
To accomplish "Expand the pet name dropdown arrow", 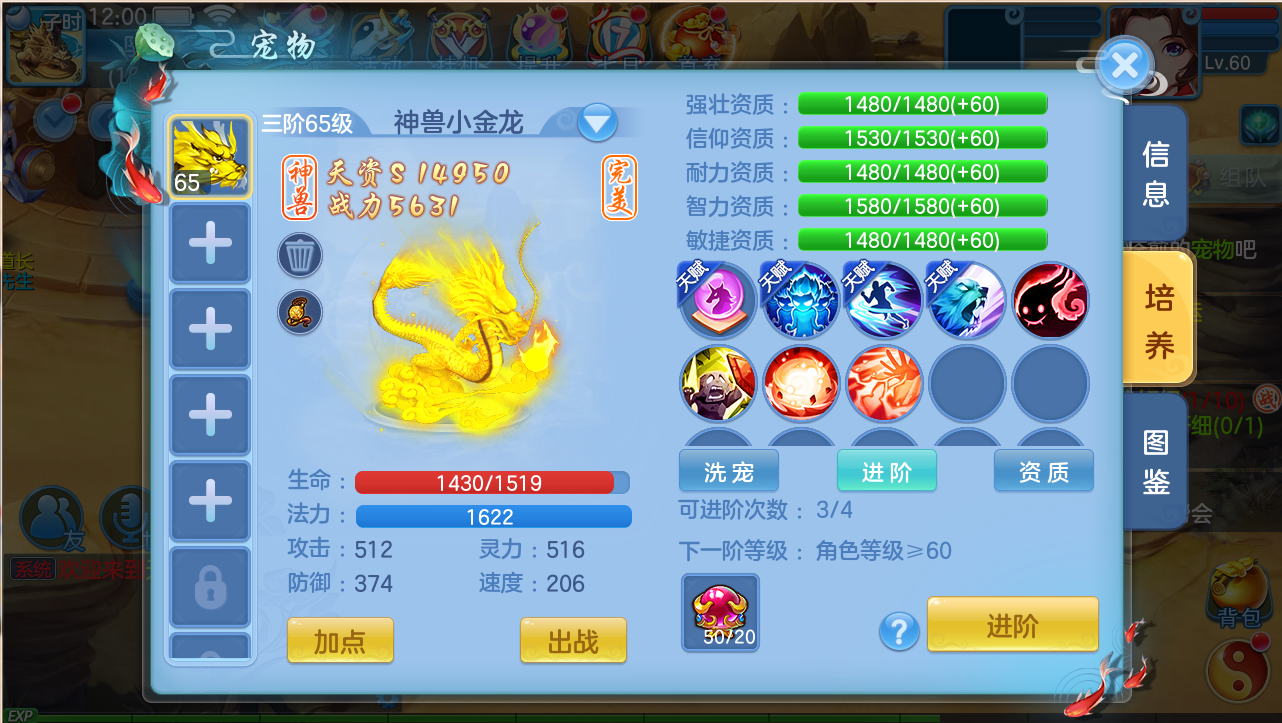I will coord(596,120).
